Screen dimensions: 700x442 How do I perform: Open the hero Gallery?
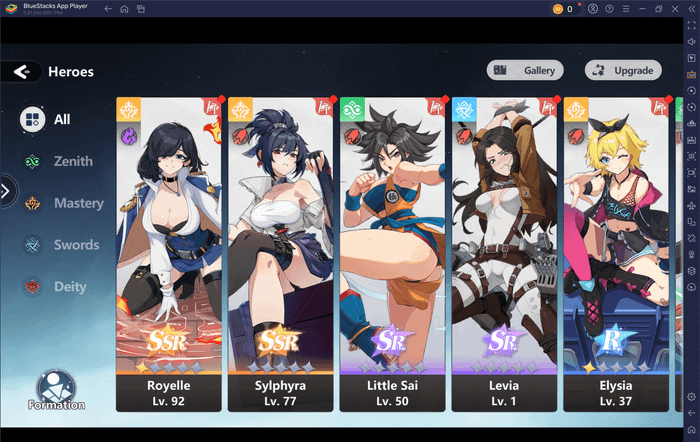(x=526, y=70)
